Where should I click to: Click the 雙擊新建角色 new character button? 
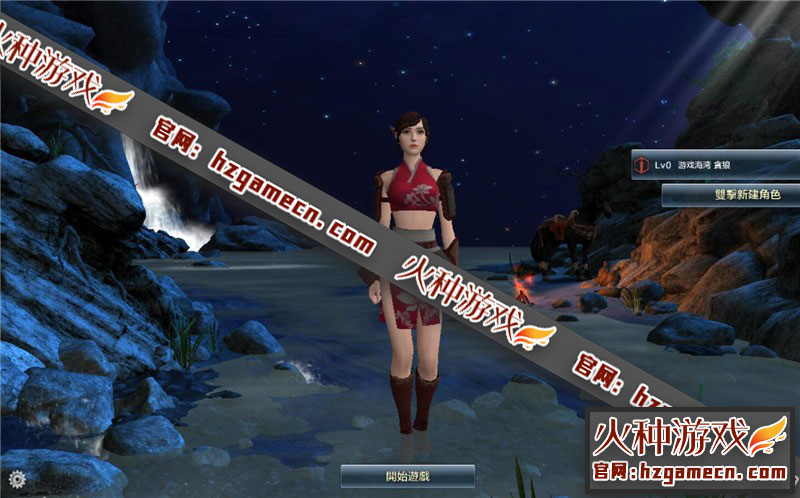tap(729, 196)
